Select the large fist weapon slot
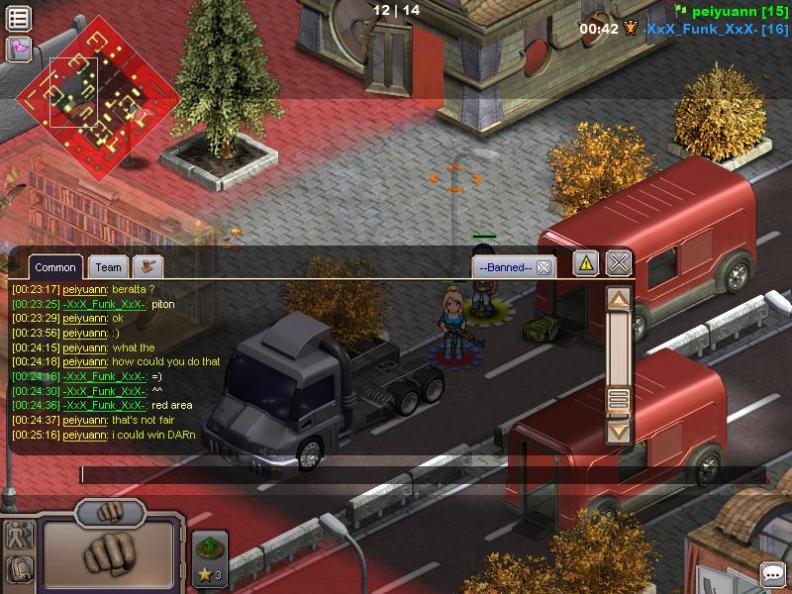 click(111, 551)
